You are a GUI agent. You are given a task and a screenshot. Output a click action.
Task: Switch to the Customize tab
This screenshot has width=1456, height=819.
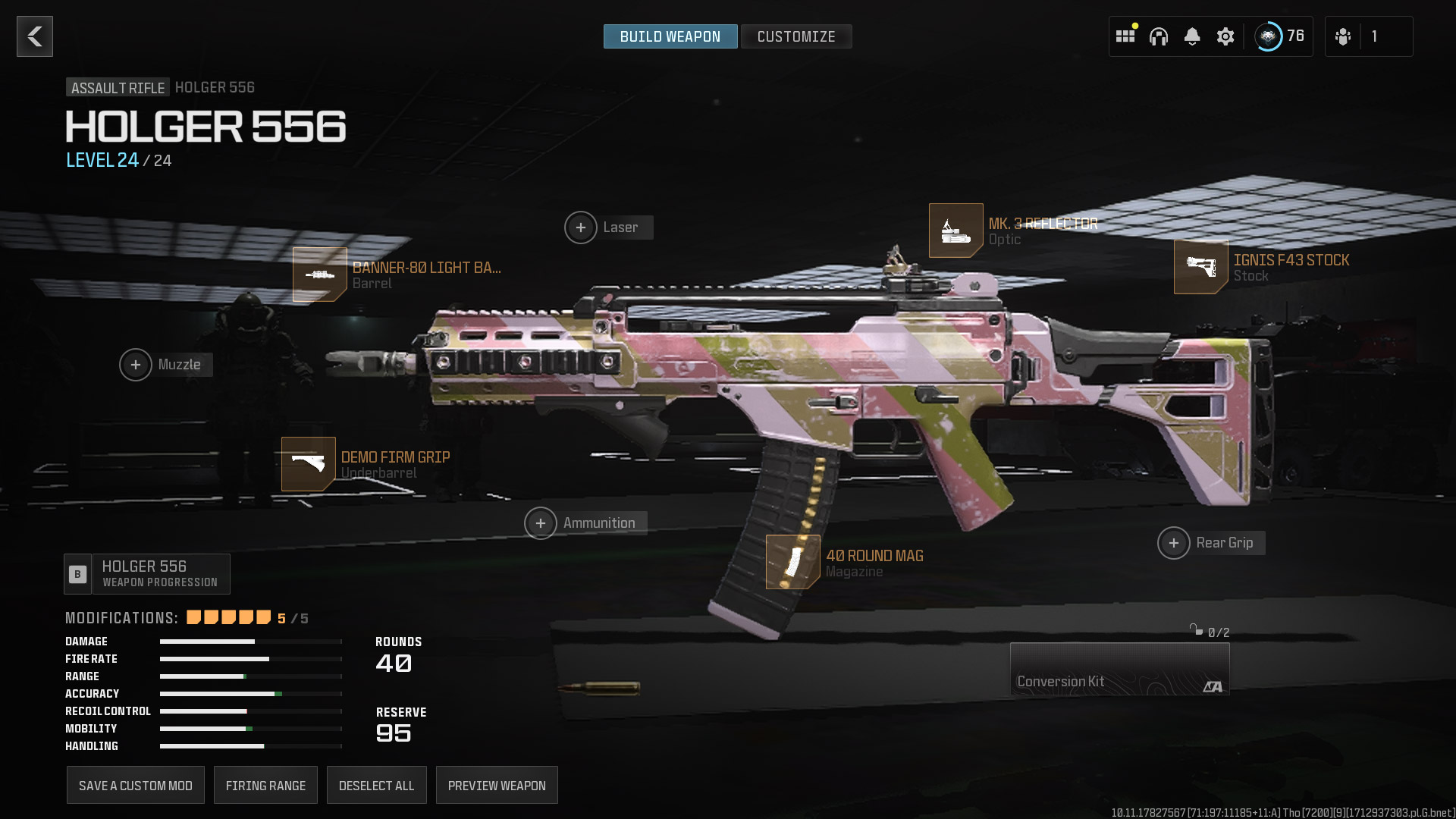pos(795,36)
